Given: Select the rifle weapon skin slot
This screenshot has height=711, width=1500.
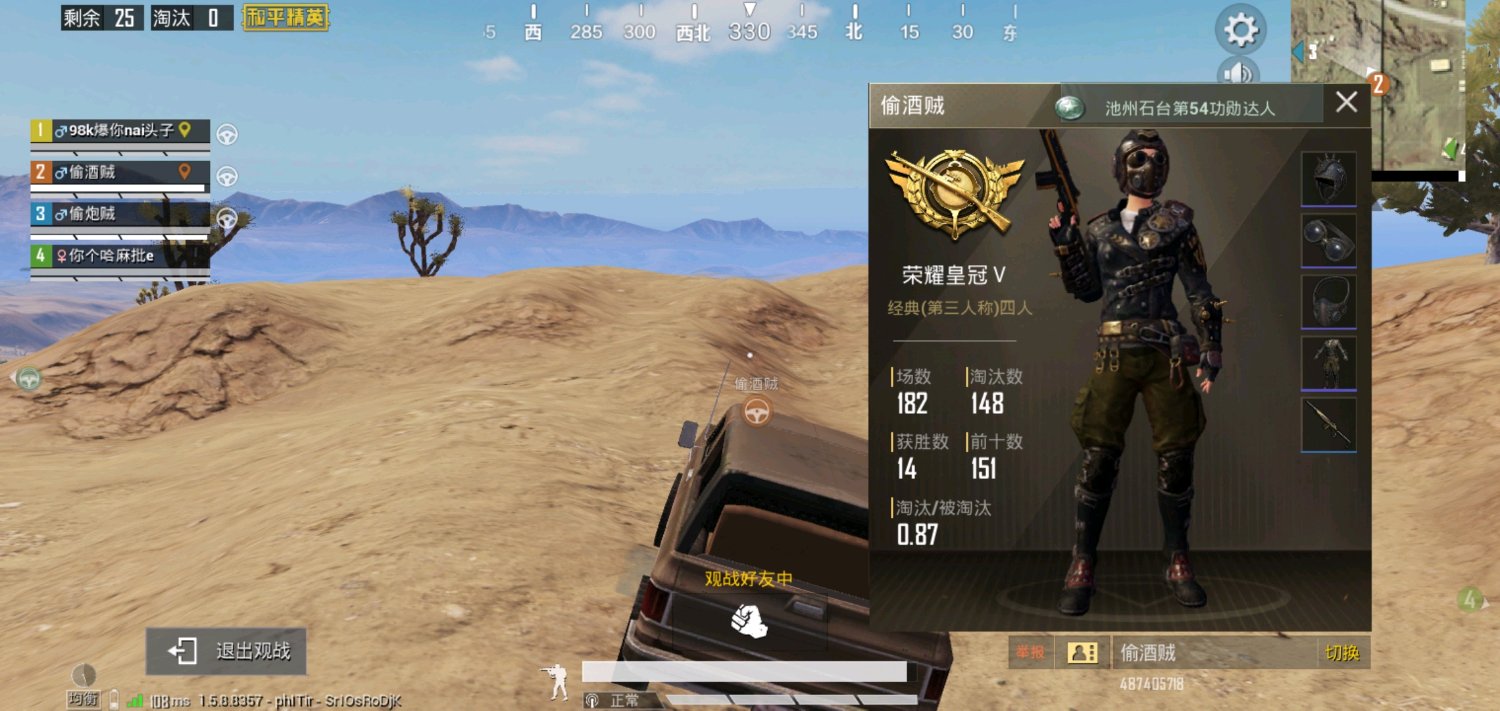Looking at the screenshot, I should click(1329, 424).
